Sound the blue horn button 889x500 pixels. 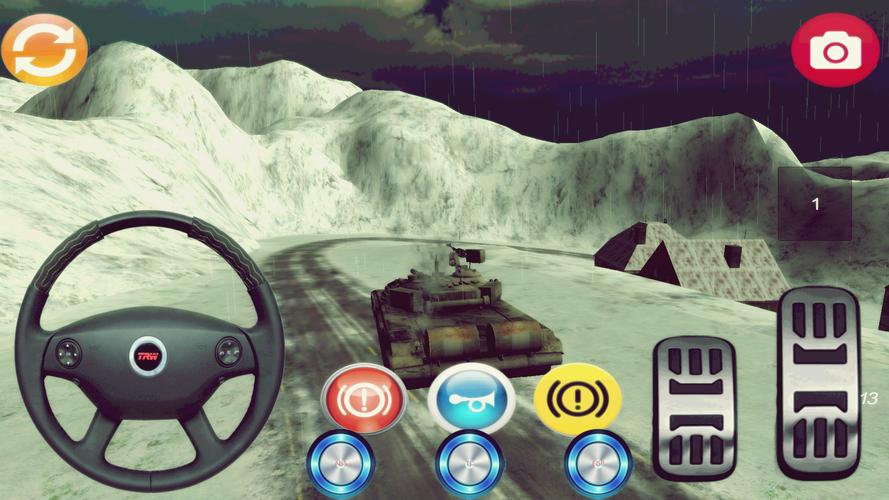[470, 399]
